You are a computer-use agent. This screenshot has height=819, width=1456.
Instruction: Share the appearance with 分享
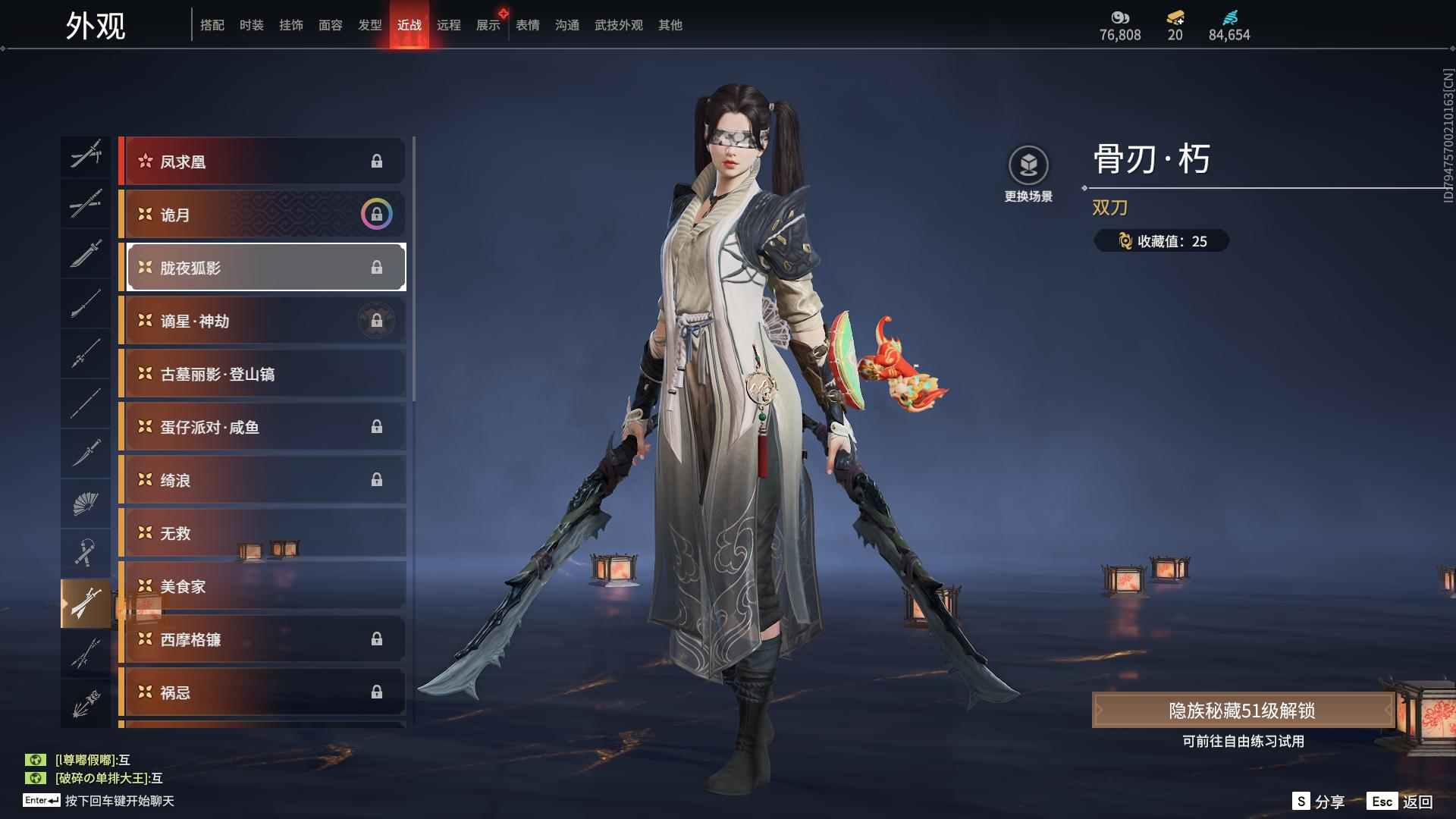click(1319, 802)
